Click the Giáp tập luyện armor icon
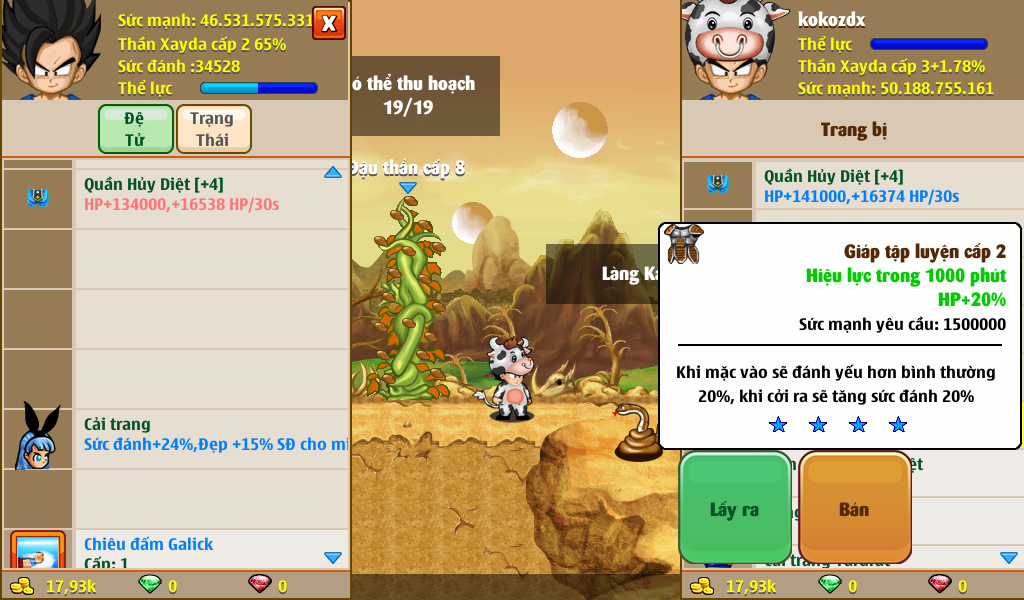The image size is (1024, 600). (685, 244)
